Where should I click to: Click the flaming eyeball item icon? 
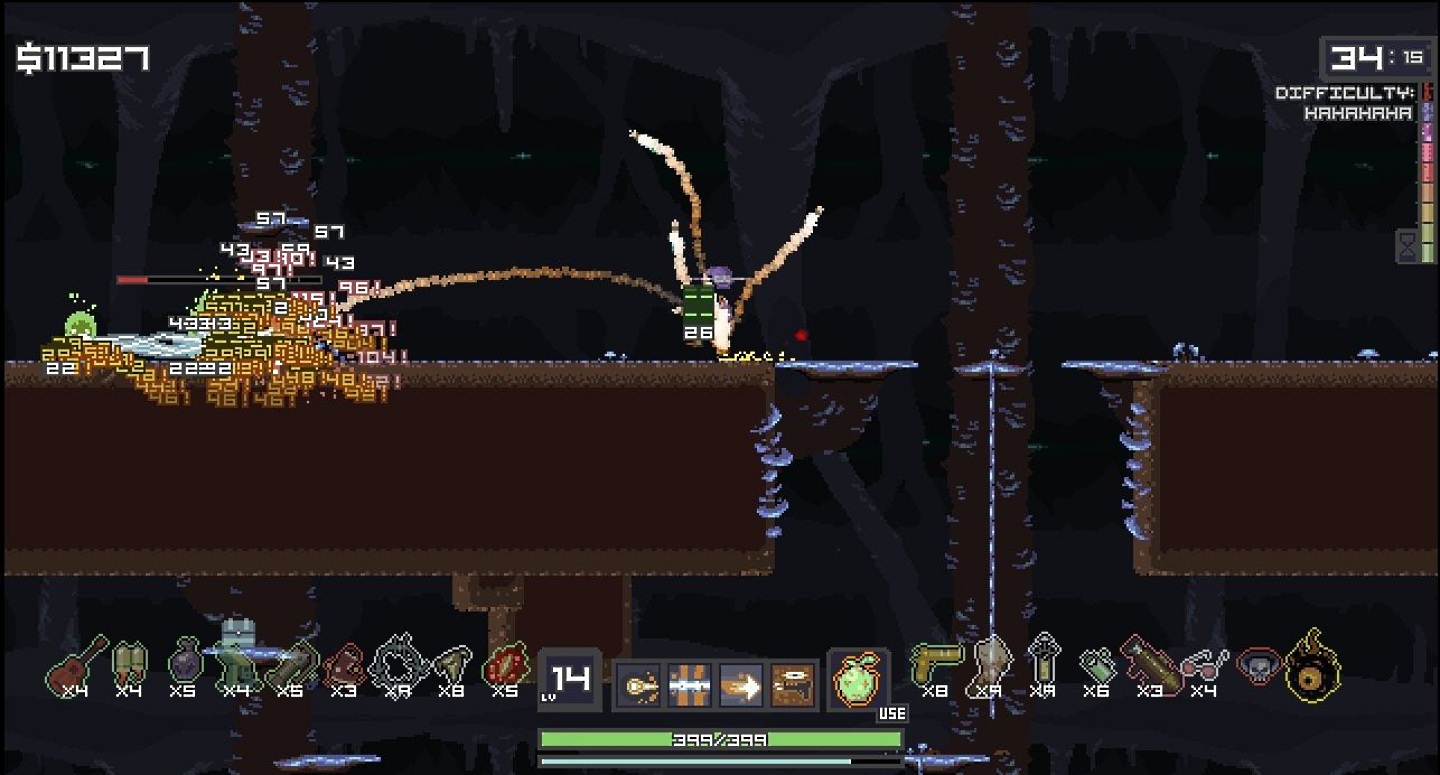pyautogui.click(x=1313, y=665)
